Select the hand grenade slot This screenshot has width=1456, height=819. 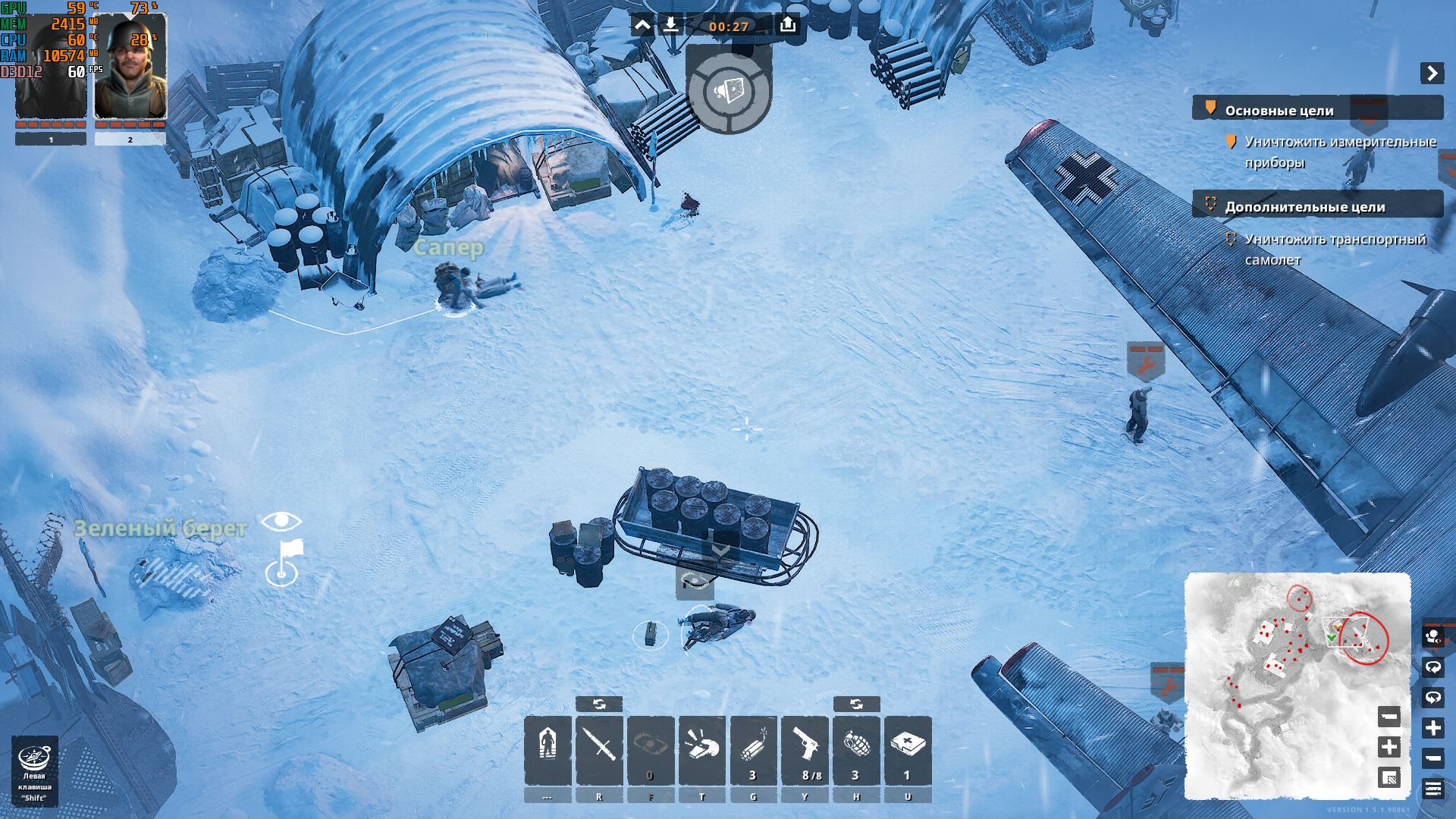pyautogui.click(x=856, y=748)
